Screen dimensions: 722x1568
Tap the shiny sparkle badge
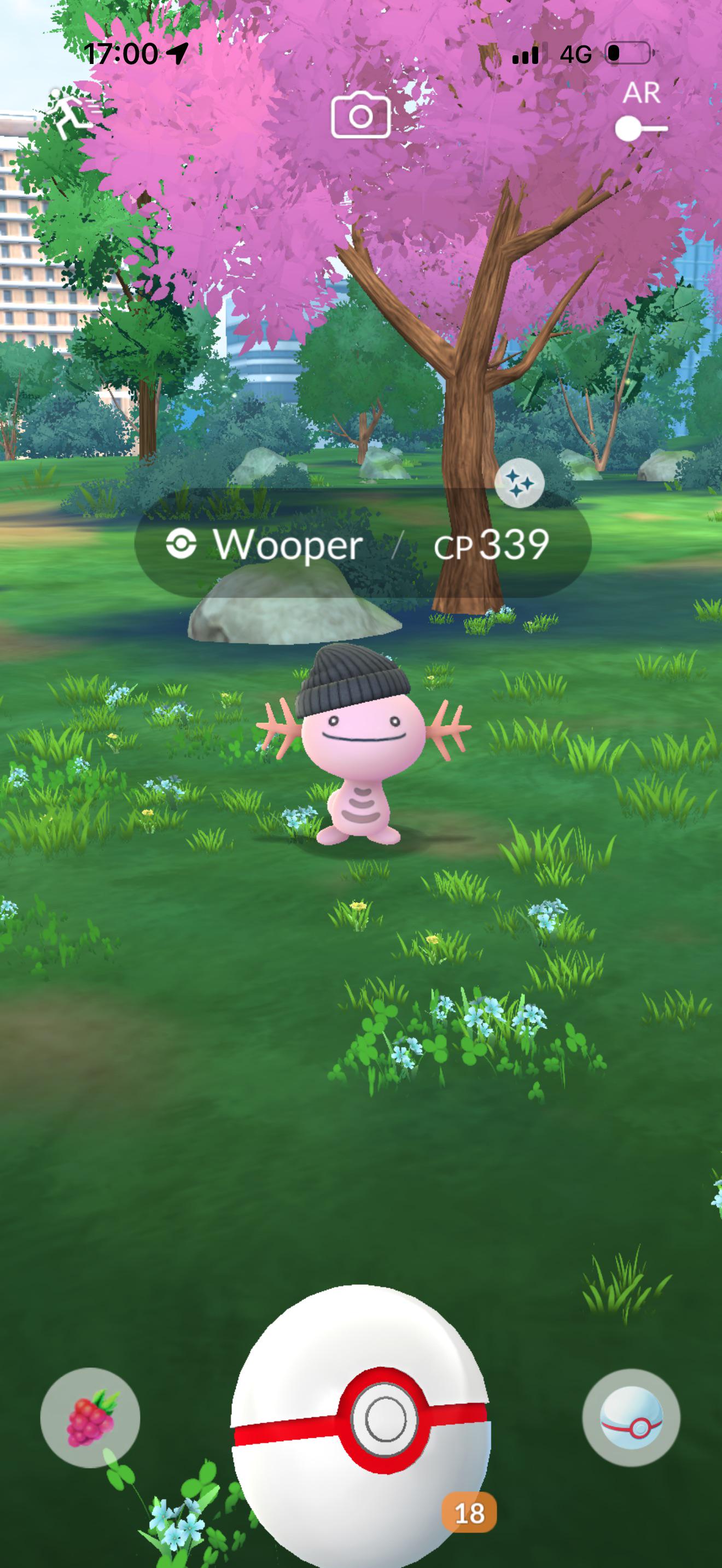click(x=519, y=483)
